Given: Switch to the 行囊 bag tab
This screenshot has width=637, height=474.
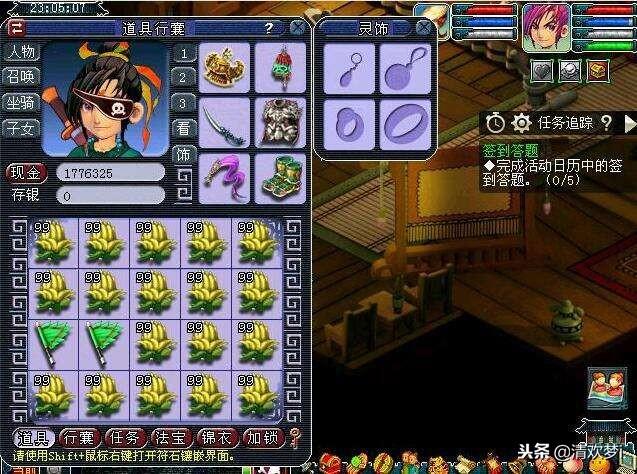Looking at the screenshot, I should click(x=78, y=438).
